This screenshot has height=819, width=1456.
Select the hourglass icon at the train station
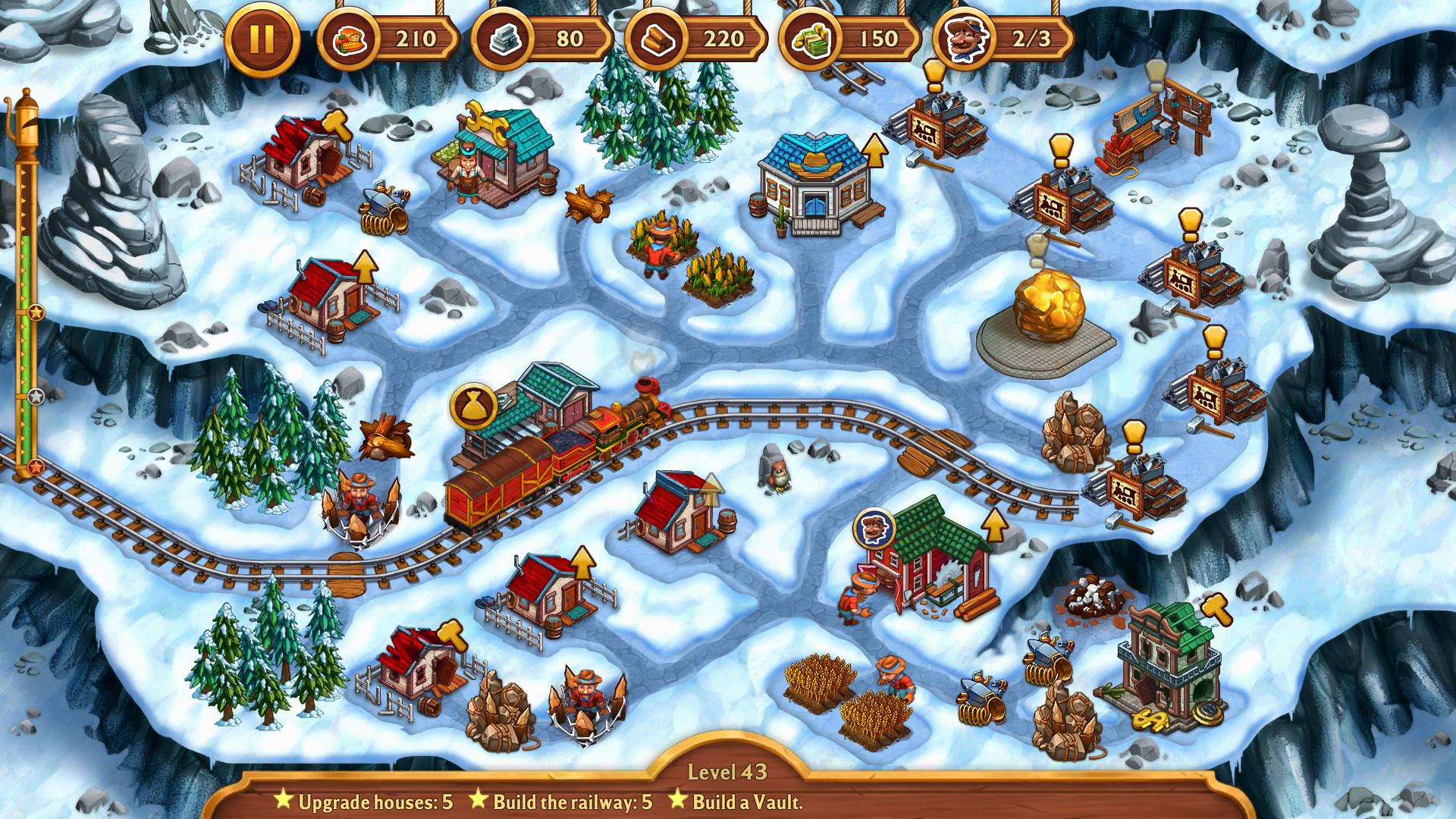pyautogui.click(x=475, y=405)
